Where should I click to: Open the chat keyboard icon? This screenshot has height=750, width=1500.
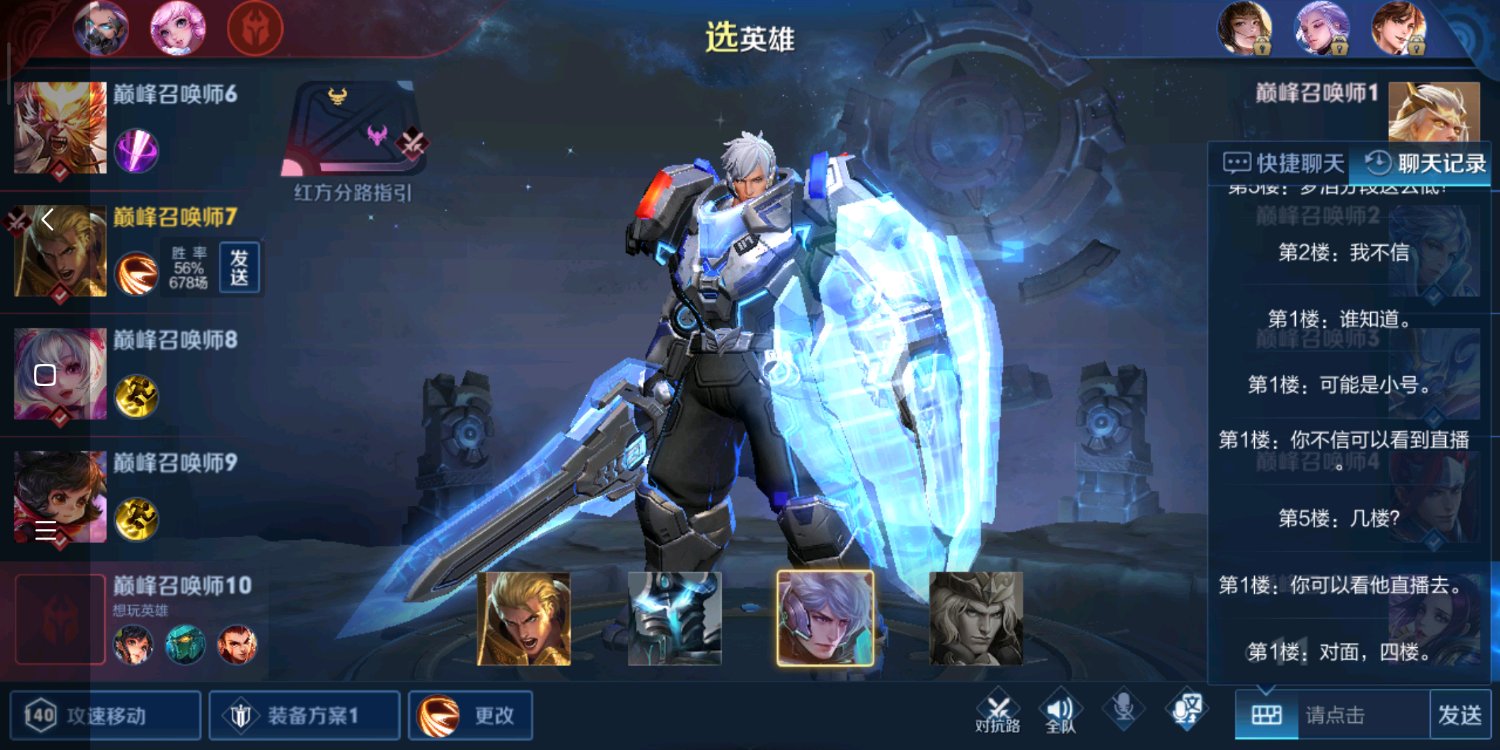(1266, 715)
